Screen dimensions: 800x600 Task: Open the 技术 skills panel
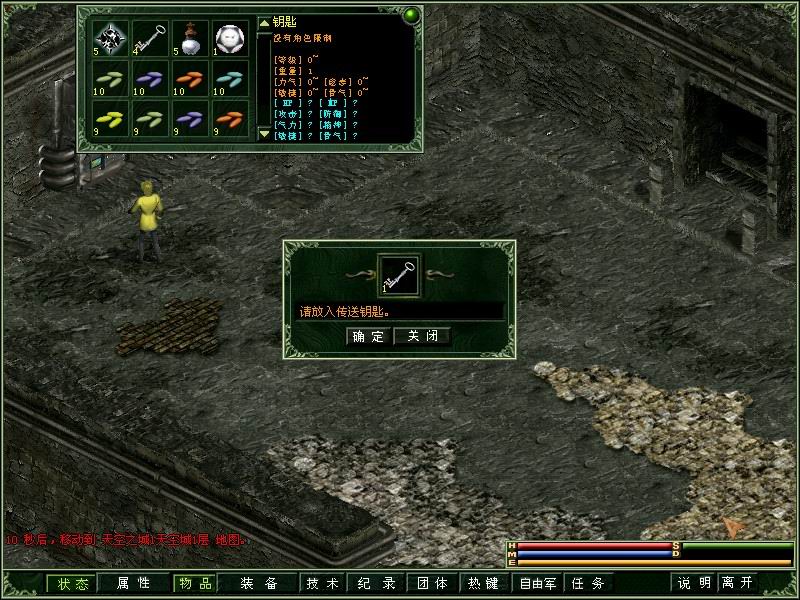coord(323,583)
